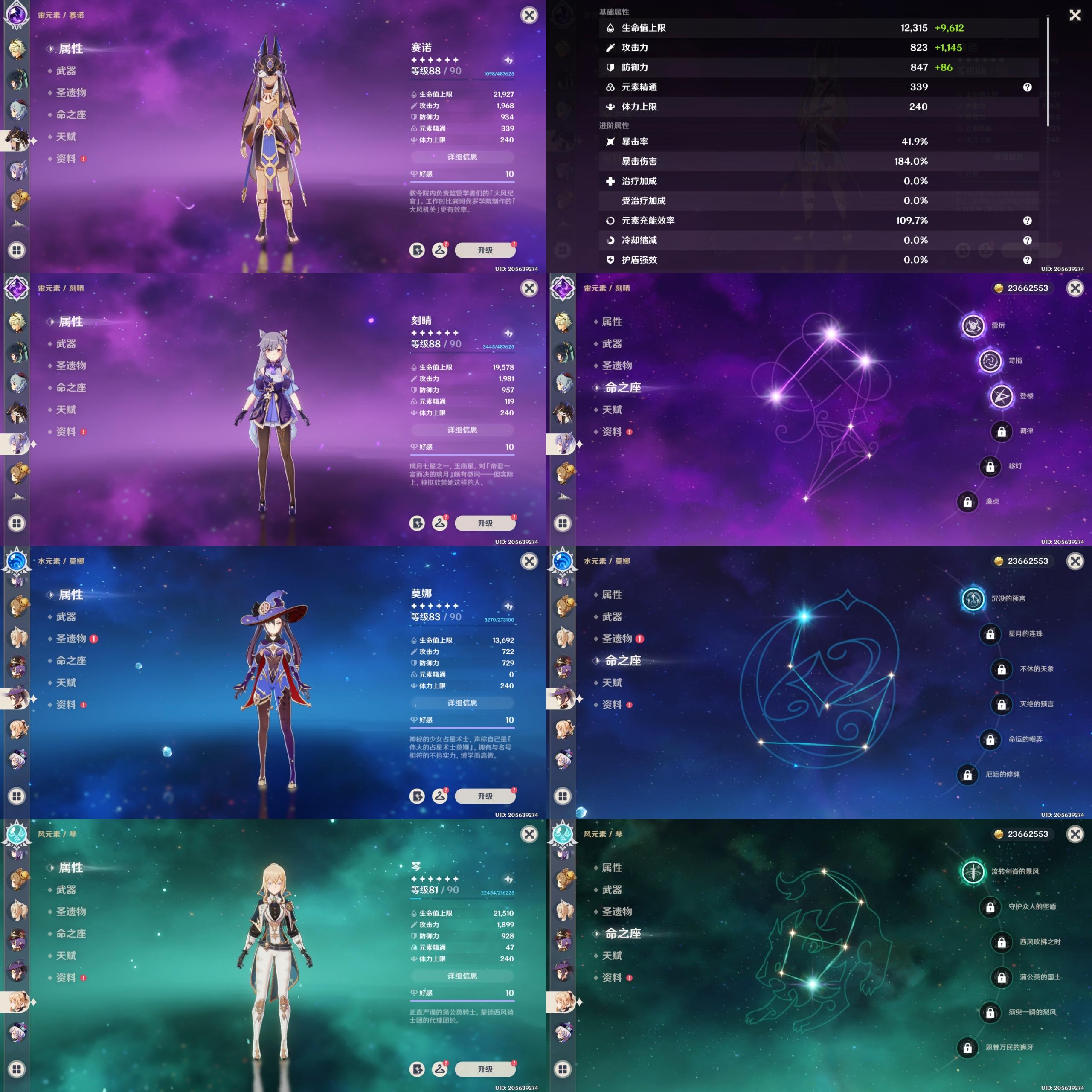
Task: Select Keqing's 雷厉 constellation node
Action: click(973, 325)
